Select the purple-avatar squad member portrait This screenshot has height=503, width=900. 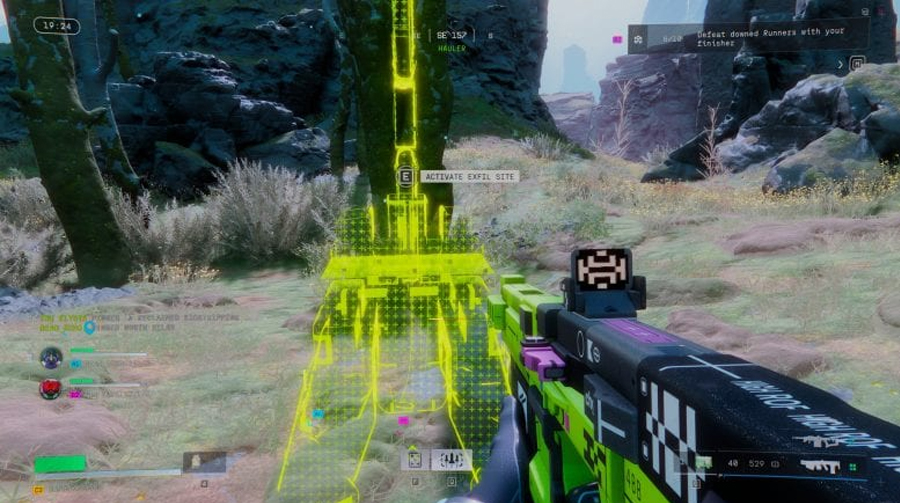51,357
